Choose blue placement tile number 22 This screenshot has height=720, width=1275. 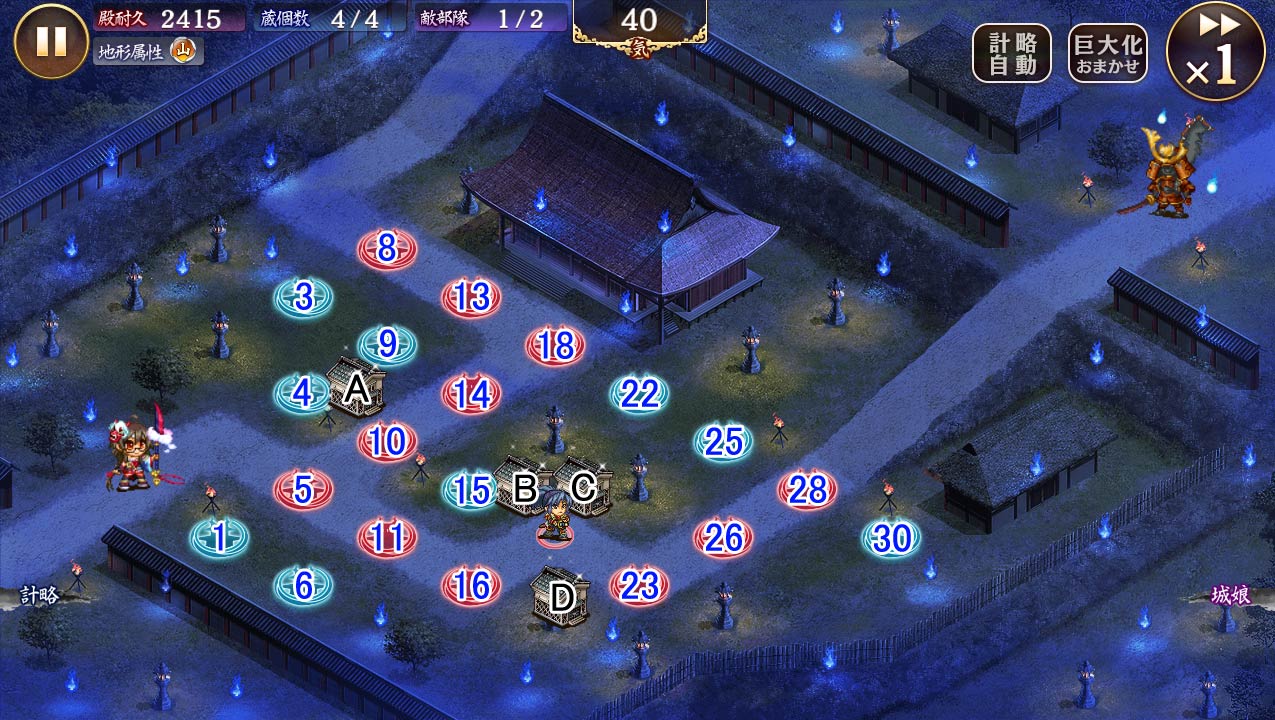point(639,394)
